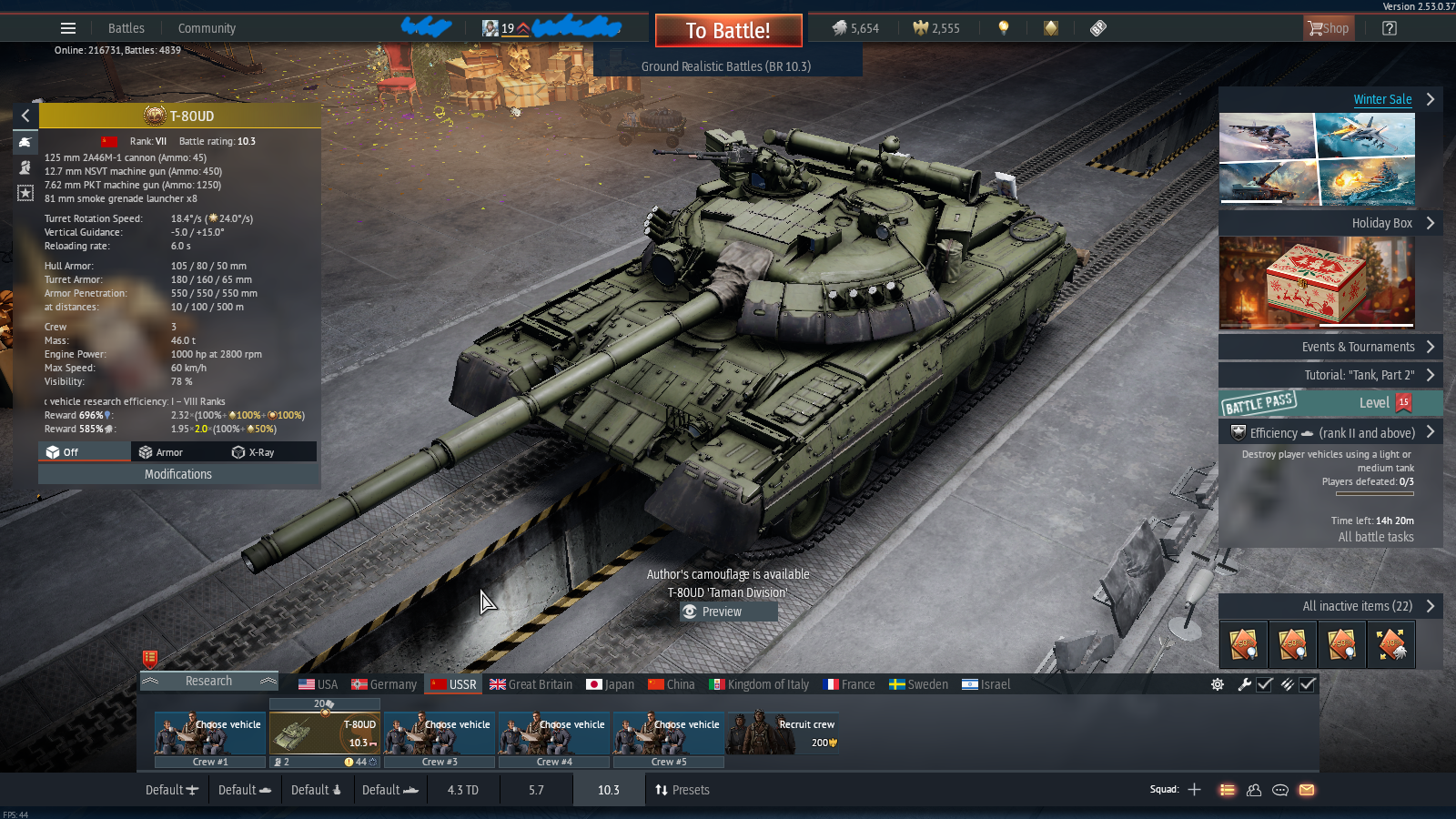Open the Shop

(x=1329, y=28)
